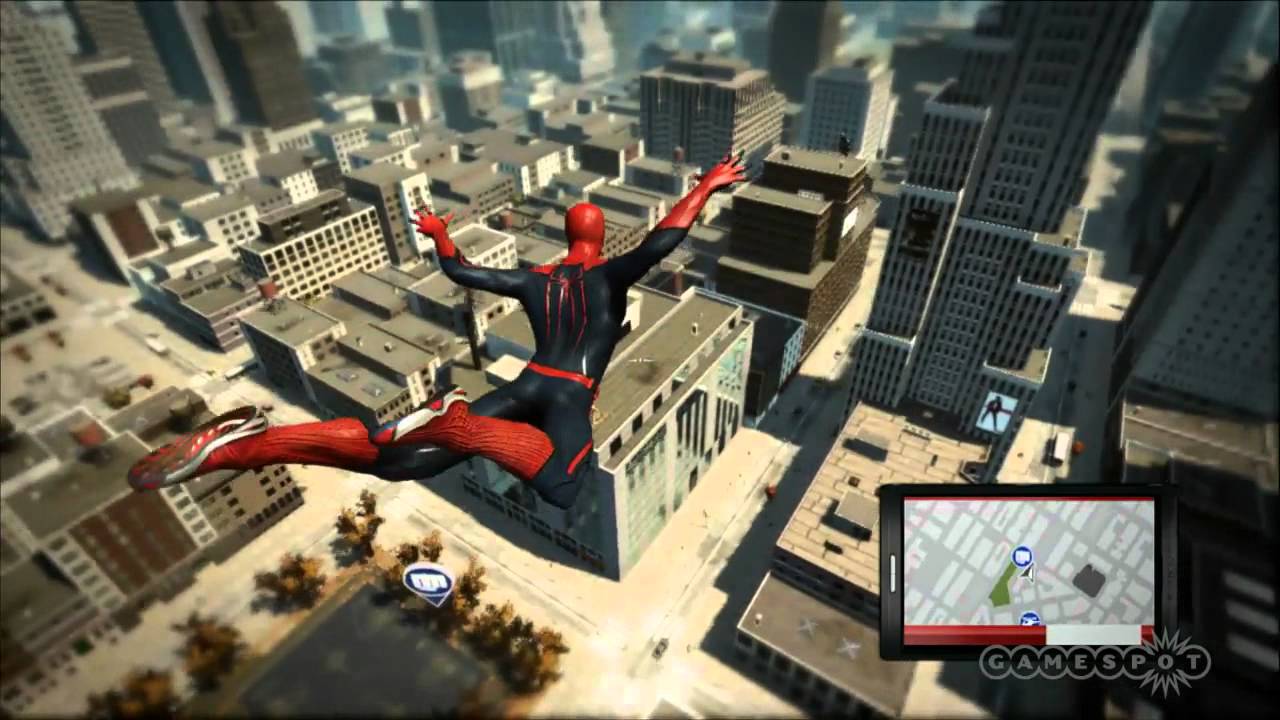This screenshot has height=720, width=1280.
Task: Select the dark highlighted building on the minimap
Action: click(1090, 578)
